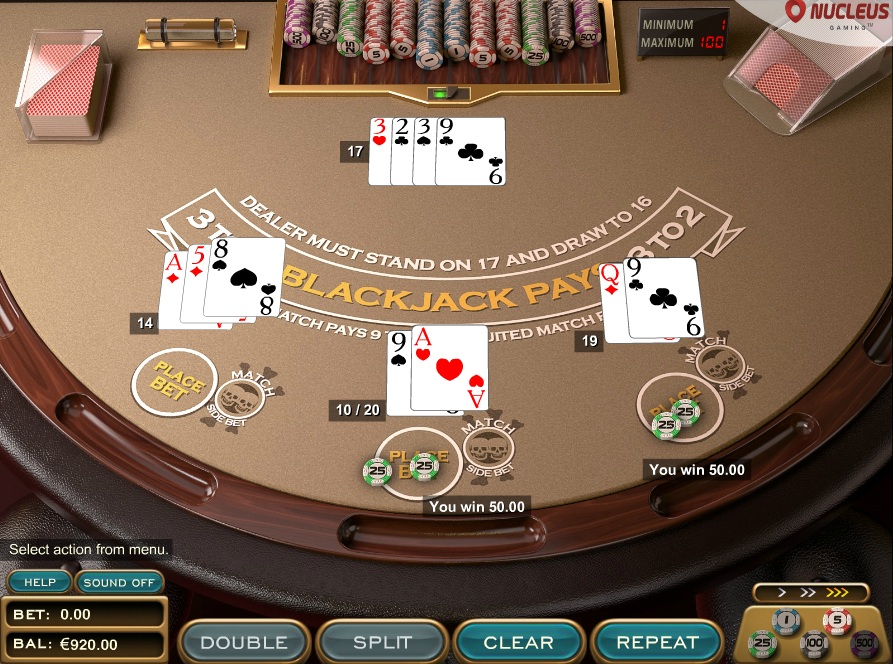This screenshot has width=893, height=664.
Task: Click the DOUBLE button
Action: pyautogui.click(x=244, y=642)
